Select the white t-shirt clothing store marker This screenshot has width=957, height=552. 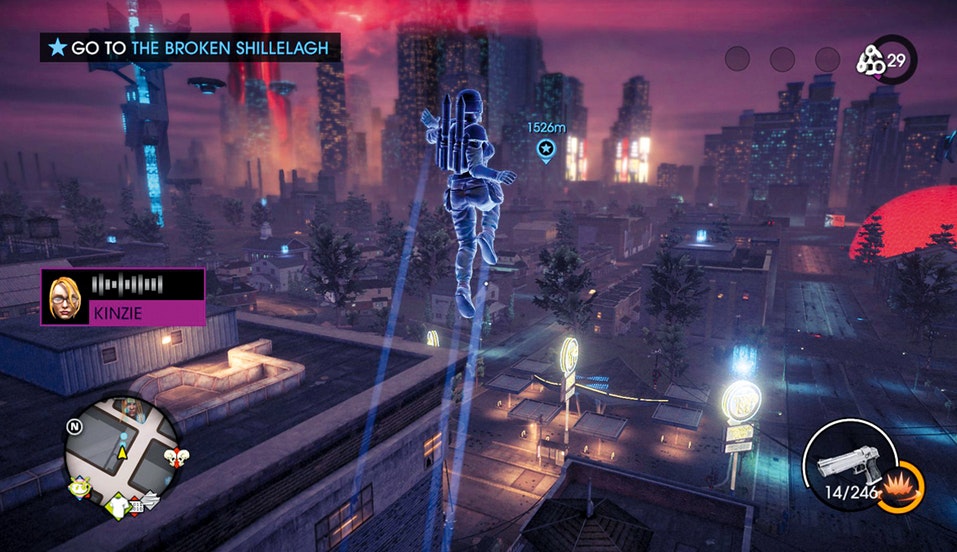[x=116, y=507]
